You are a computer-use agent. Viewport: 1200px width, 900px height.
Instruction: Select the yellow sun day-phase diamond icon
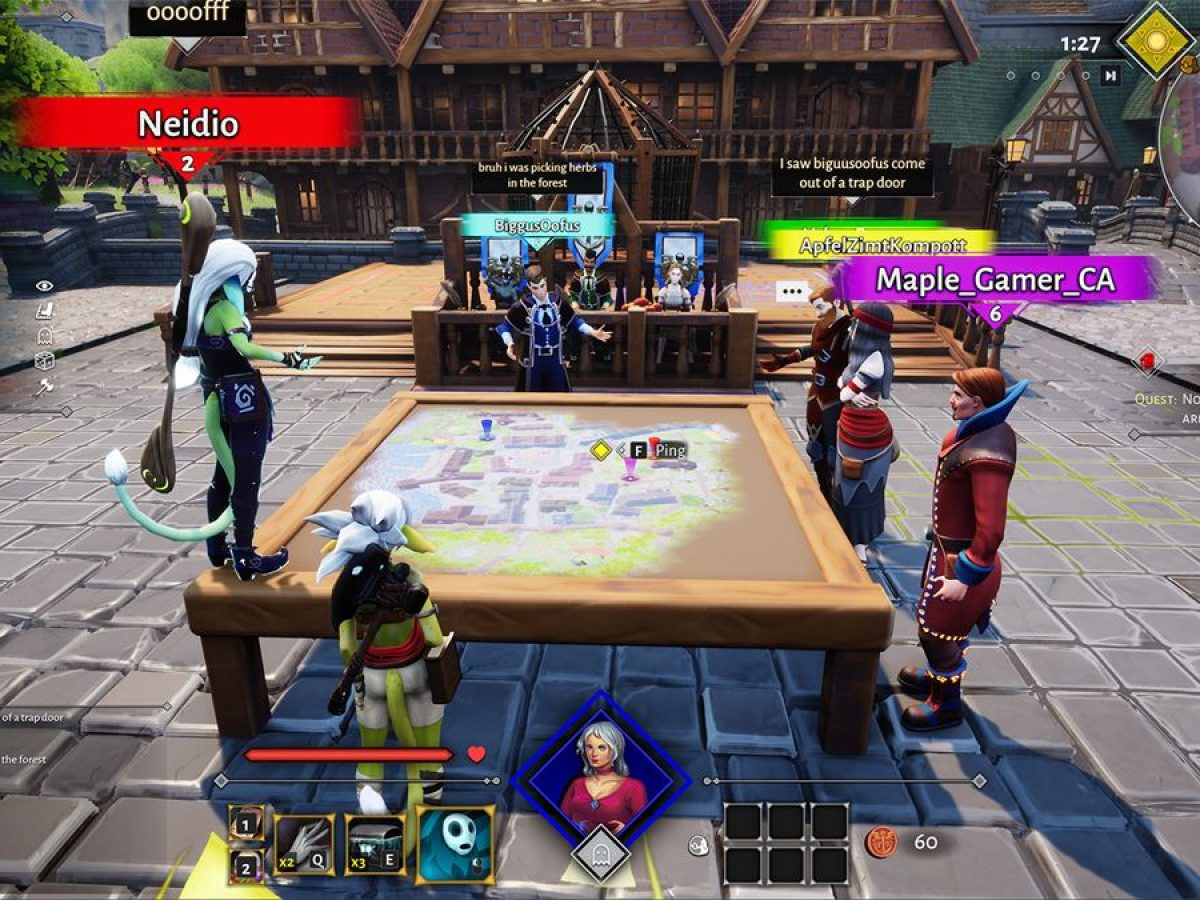click(1156, 40)
